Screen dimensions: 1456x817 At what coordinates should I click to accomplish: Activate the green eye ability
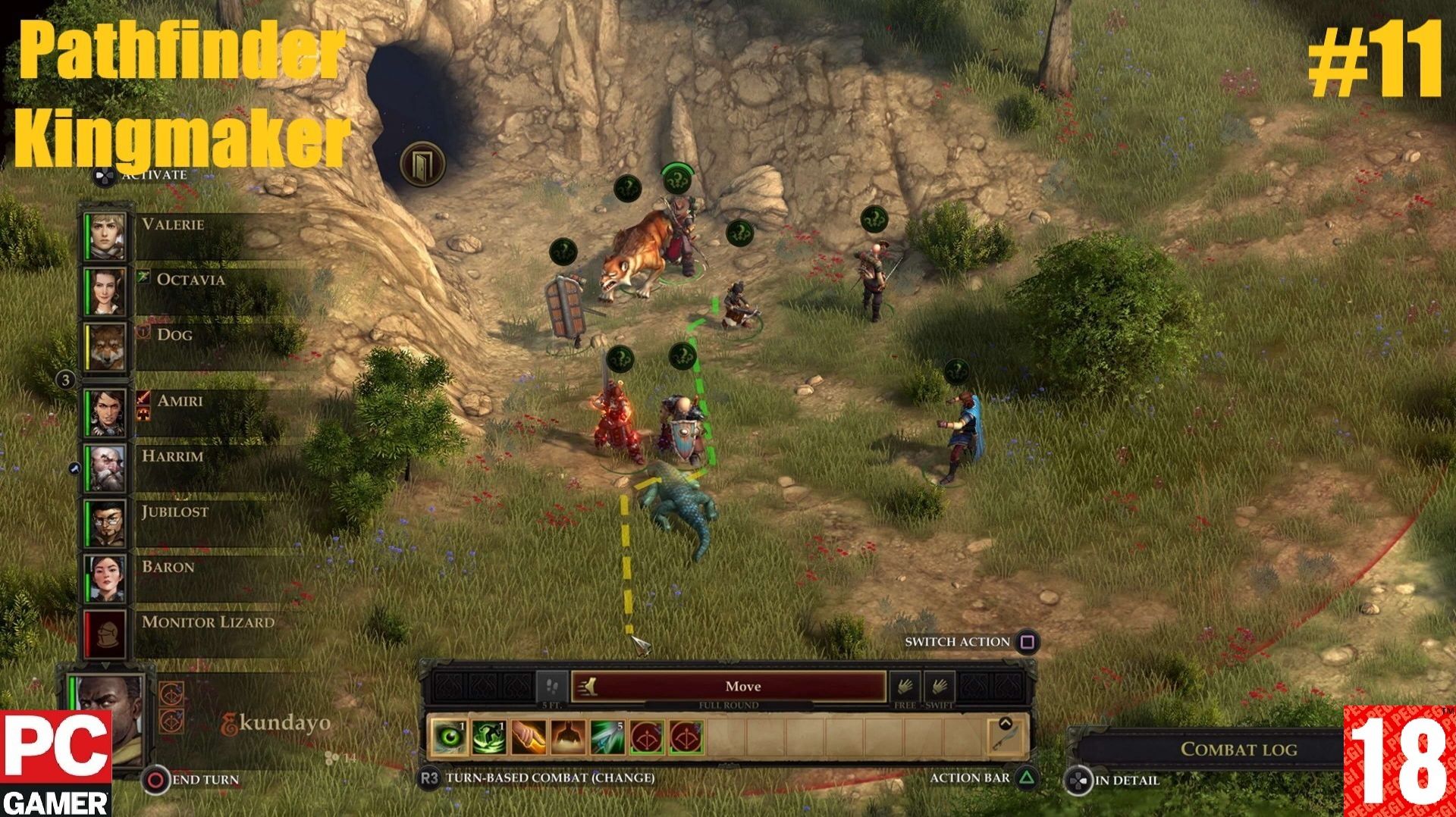[450, 737]
